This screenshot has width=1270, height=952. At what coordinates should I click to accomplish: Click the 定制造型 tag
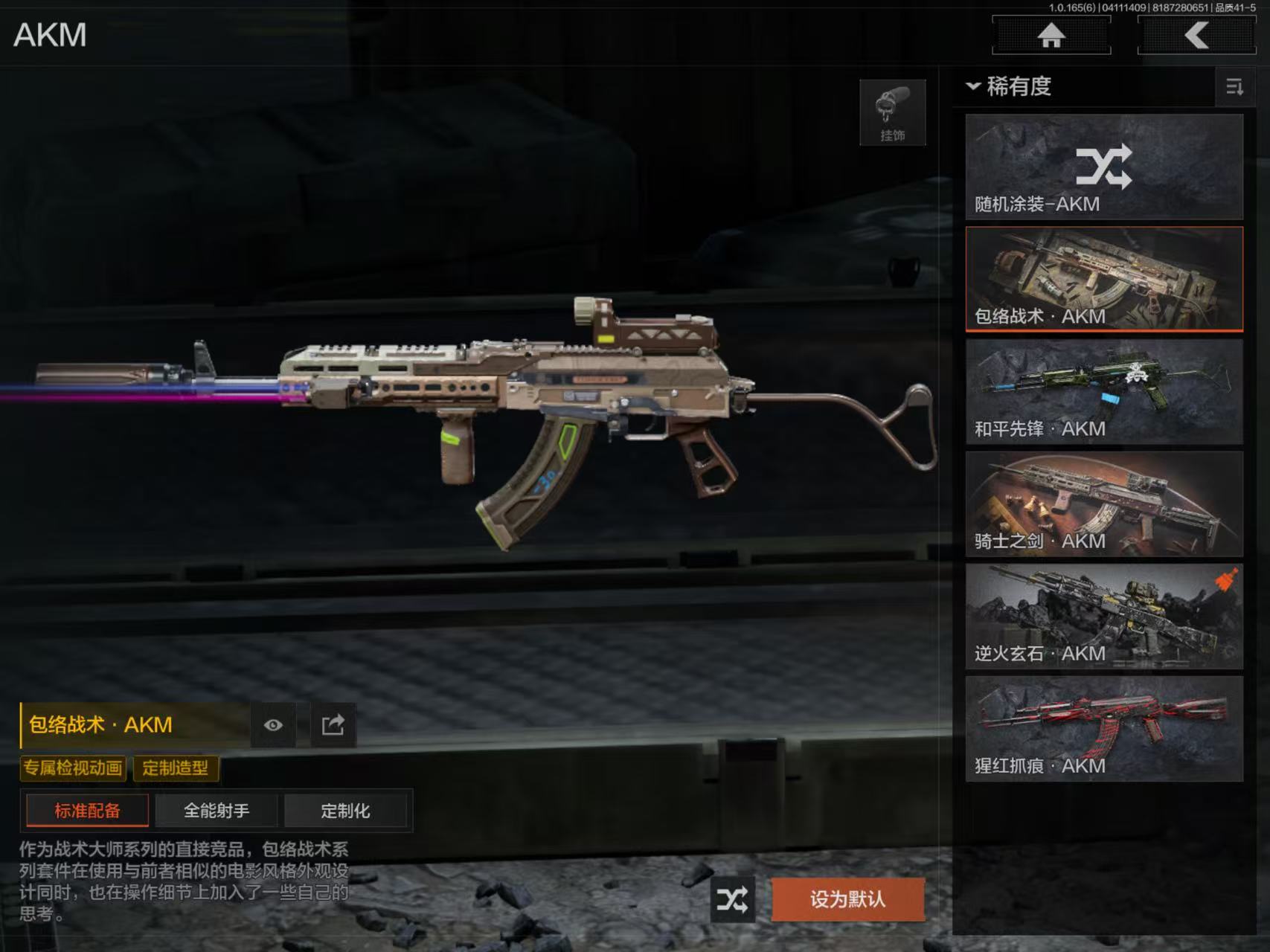pos(176,768)
